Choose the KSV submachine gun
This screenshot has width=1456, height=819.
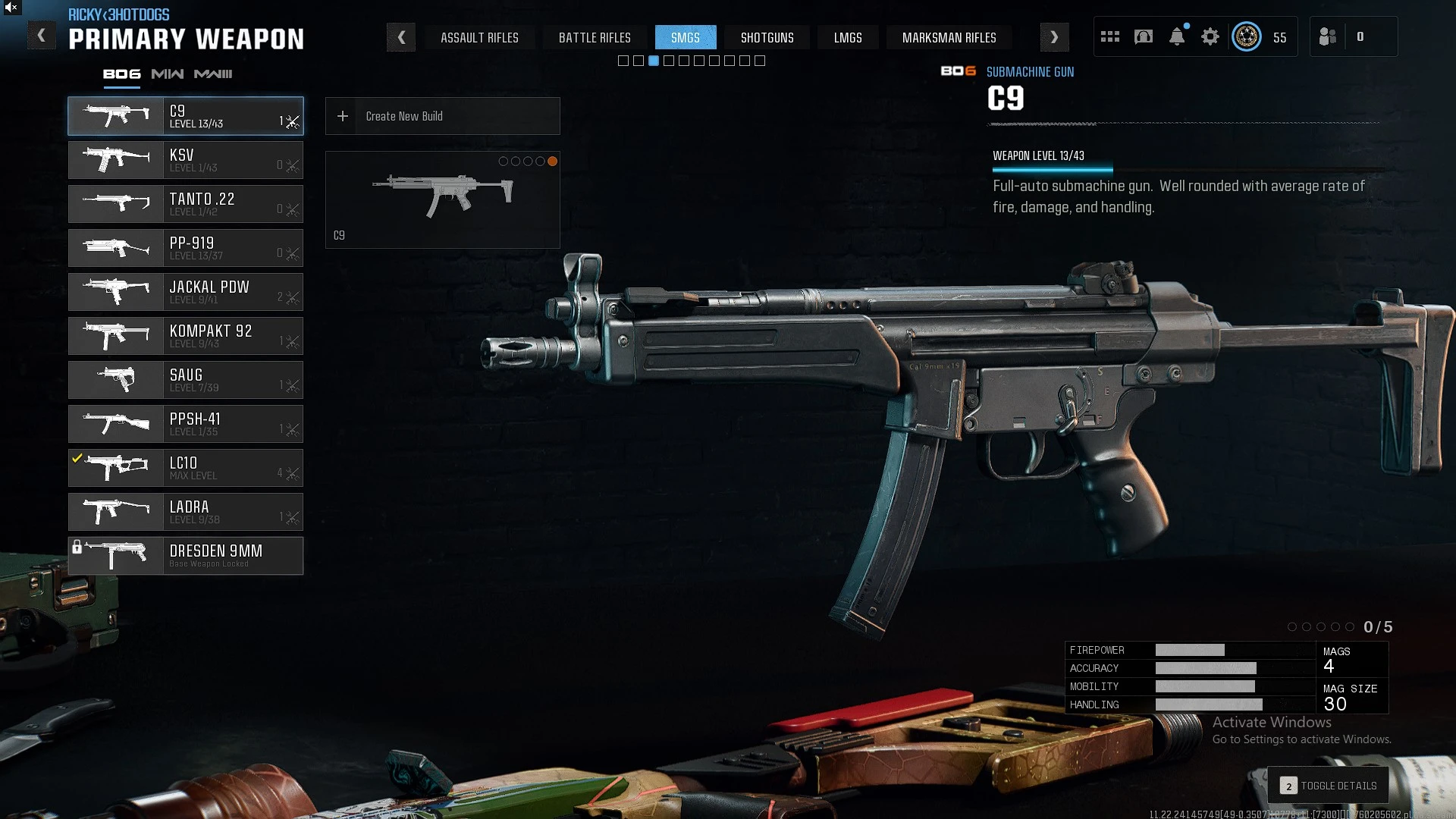tap(186, 160)
